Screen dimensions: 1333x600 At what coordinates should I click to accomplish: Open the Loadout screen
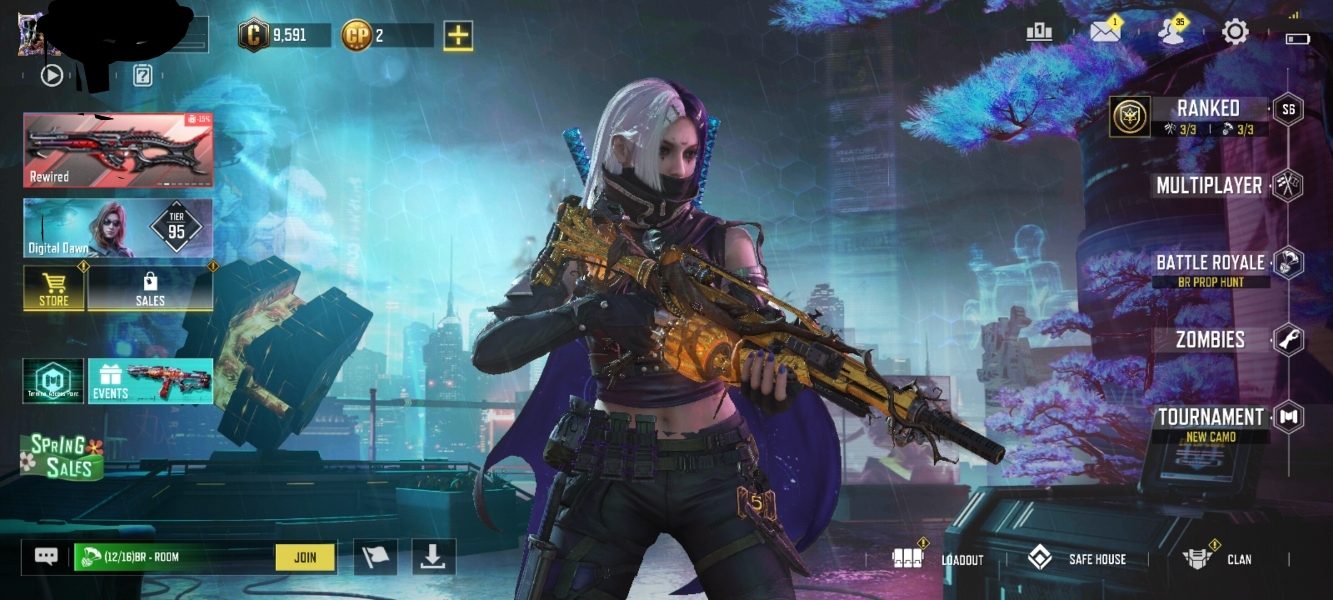click(x=938, y=559)
